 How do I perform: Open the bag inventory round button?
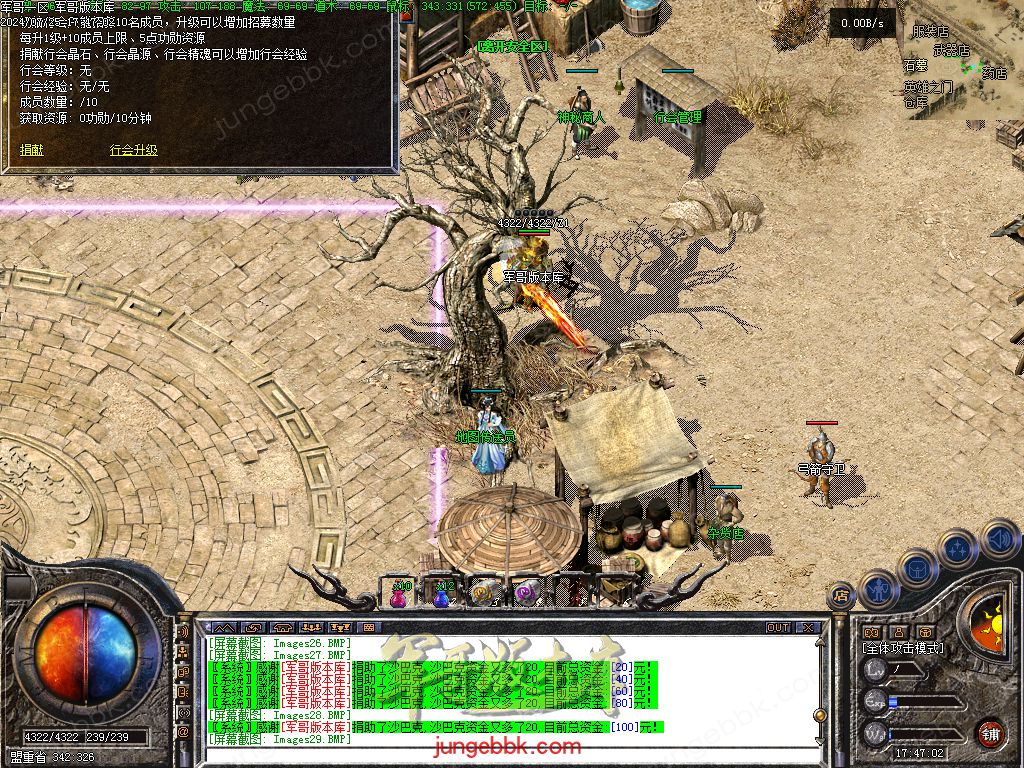click(x=918, y=567)
